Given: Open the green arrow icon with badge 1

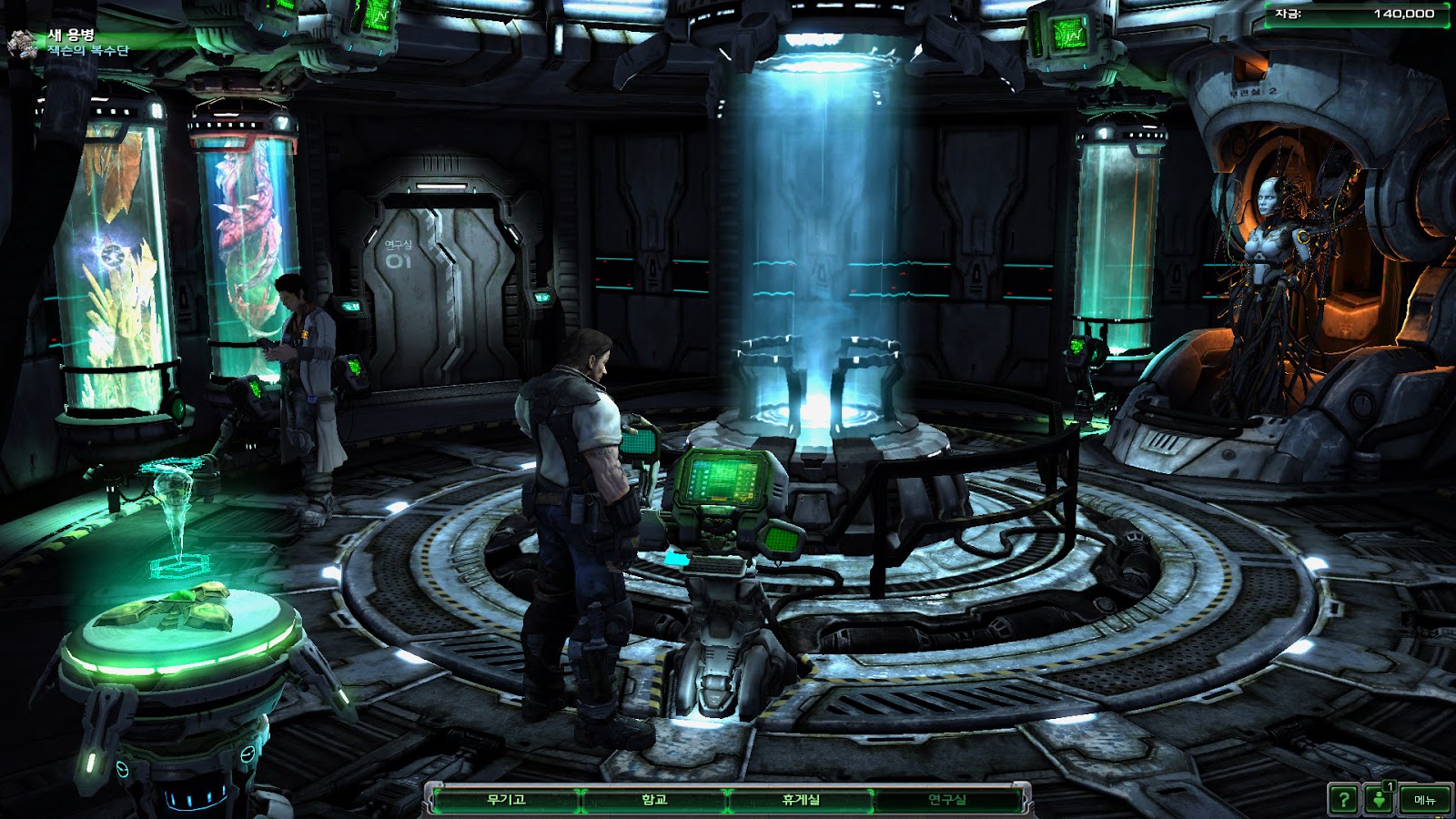Looking at the screenshot, I should tap(1380, 799).
